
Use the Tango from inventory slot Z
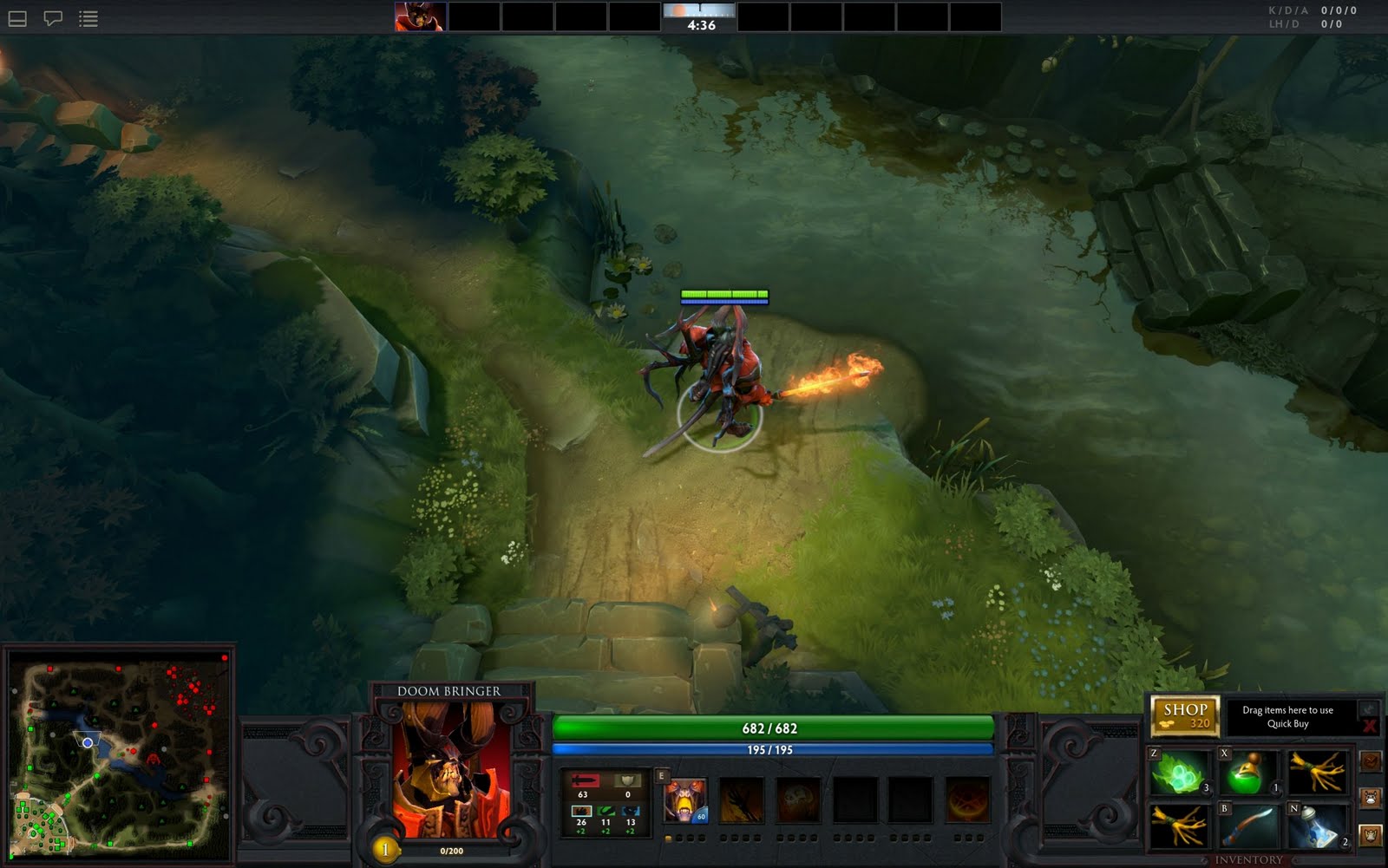pyautogui.click(x=1178, y=772)
